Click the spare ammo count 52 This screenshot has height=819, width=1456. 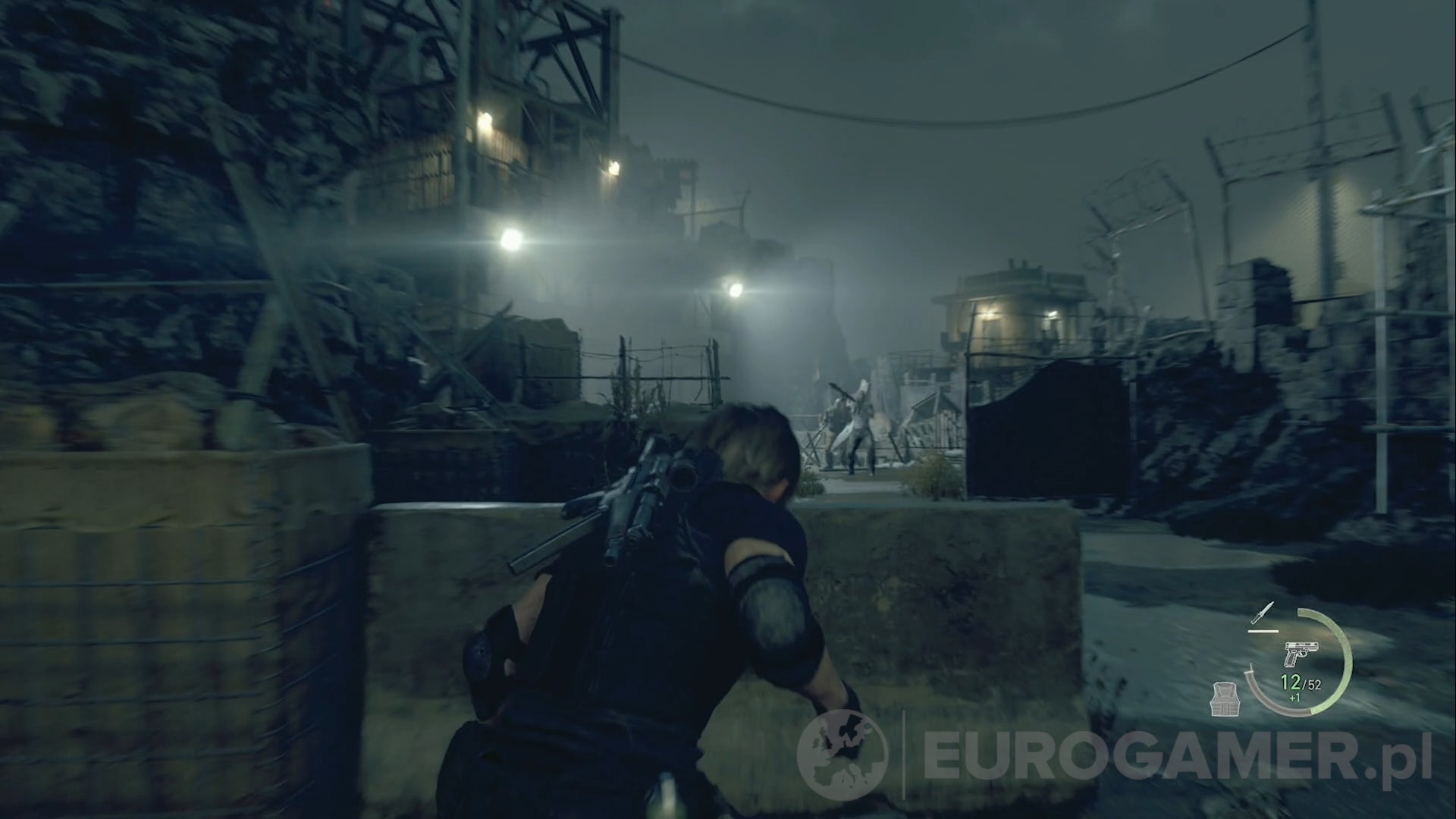1313,684
